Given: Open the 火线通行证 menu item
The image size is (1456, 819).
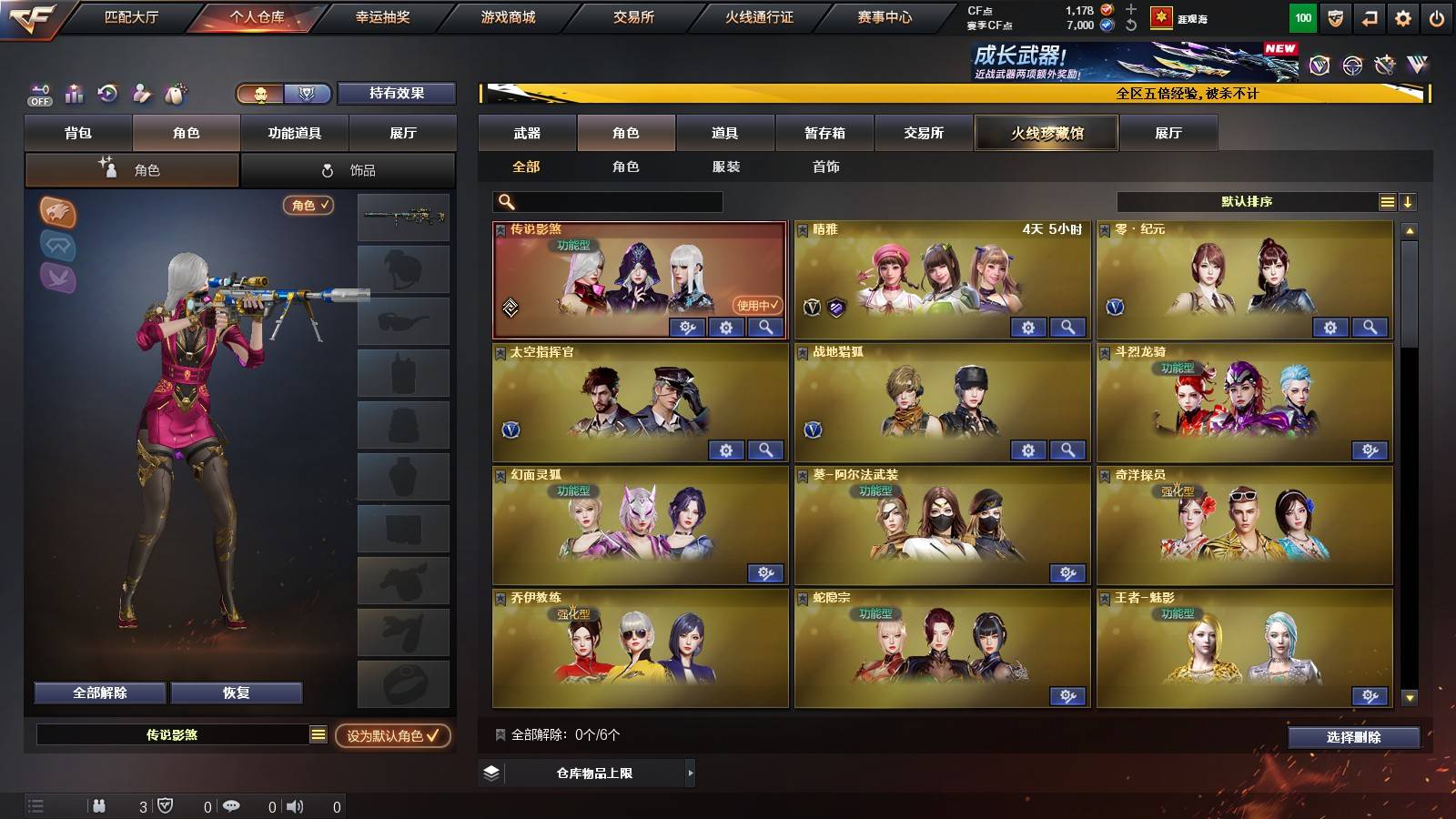Looking at the screenshot, I should (761, 16).
